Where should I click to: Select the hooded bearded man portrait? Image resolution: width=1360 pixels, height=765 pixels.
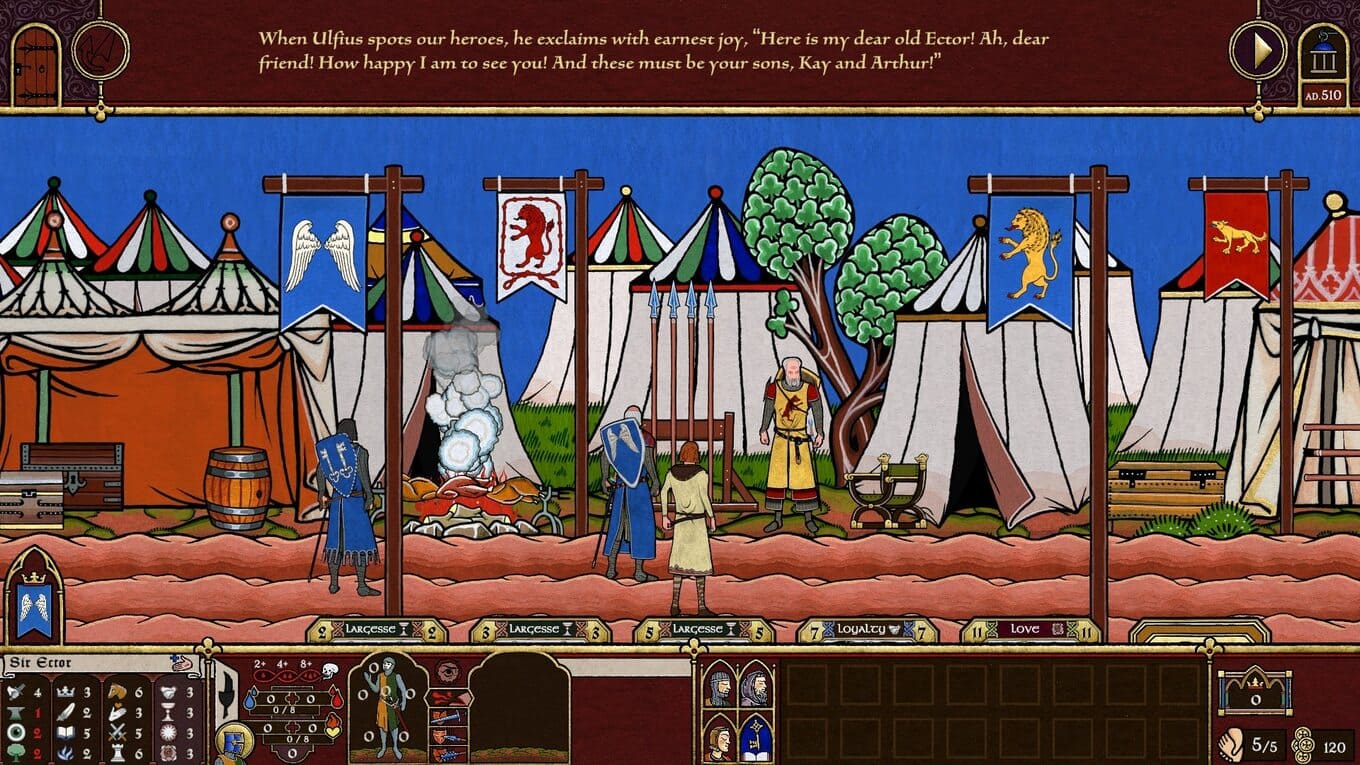[x=756, y=686]
